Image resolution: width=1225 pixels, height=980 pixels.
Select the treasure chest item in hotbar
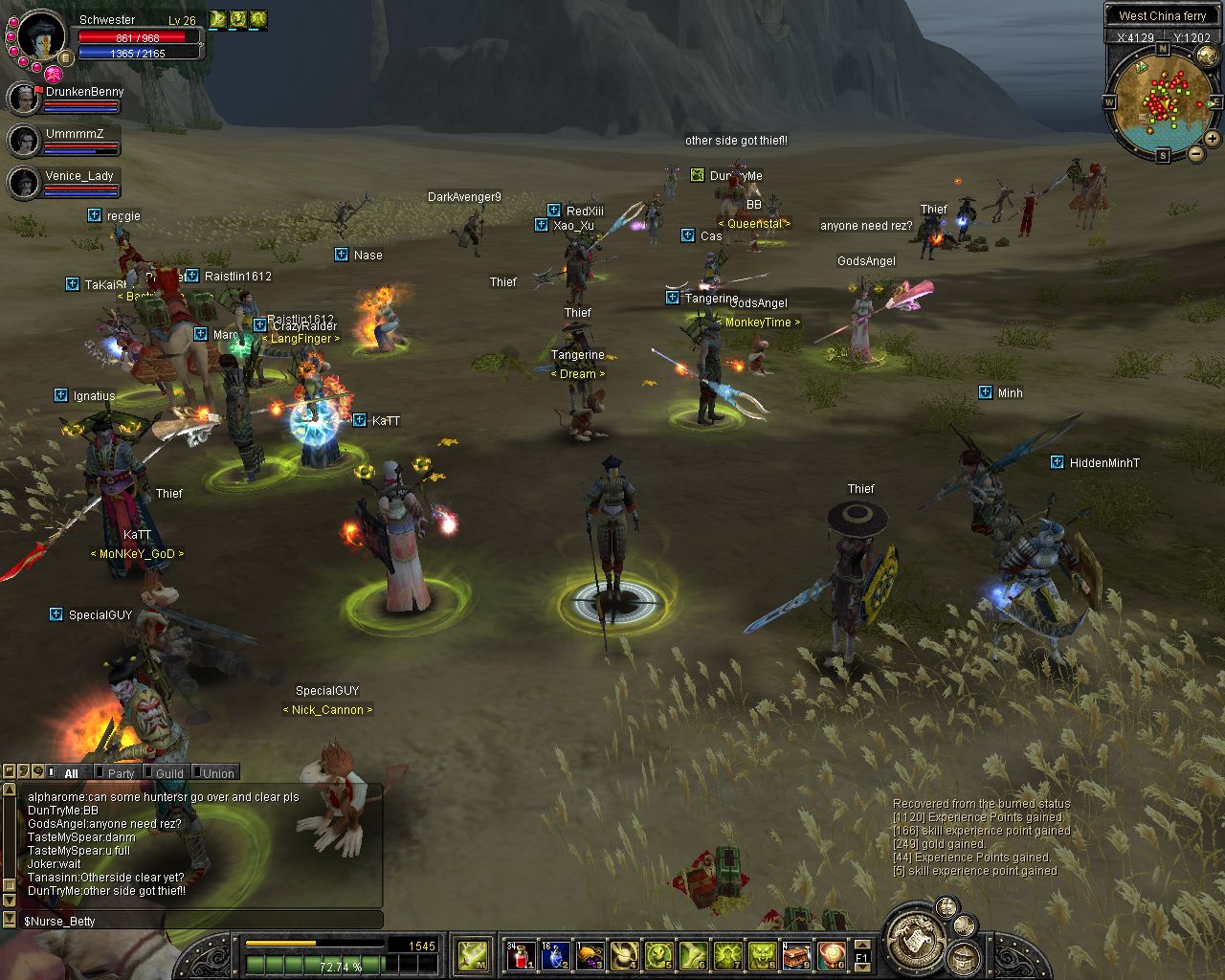pos(797,955)
